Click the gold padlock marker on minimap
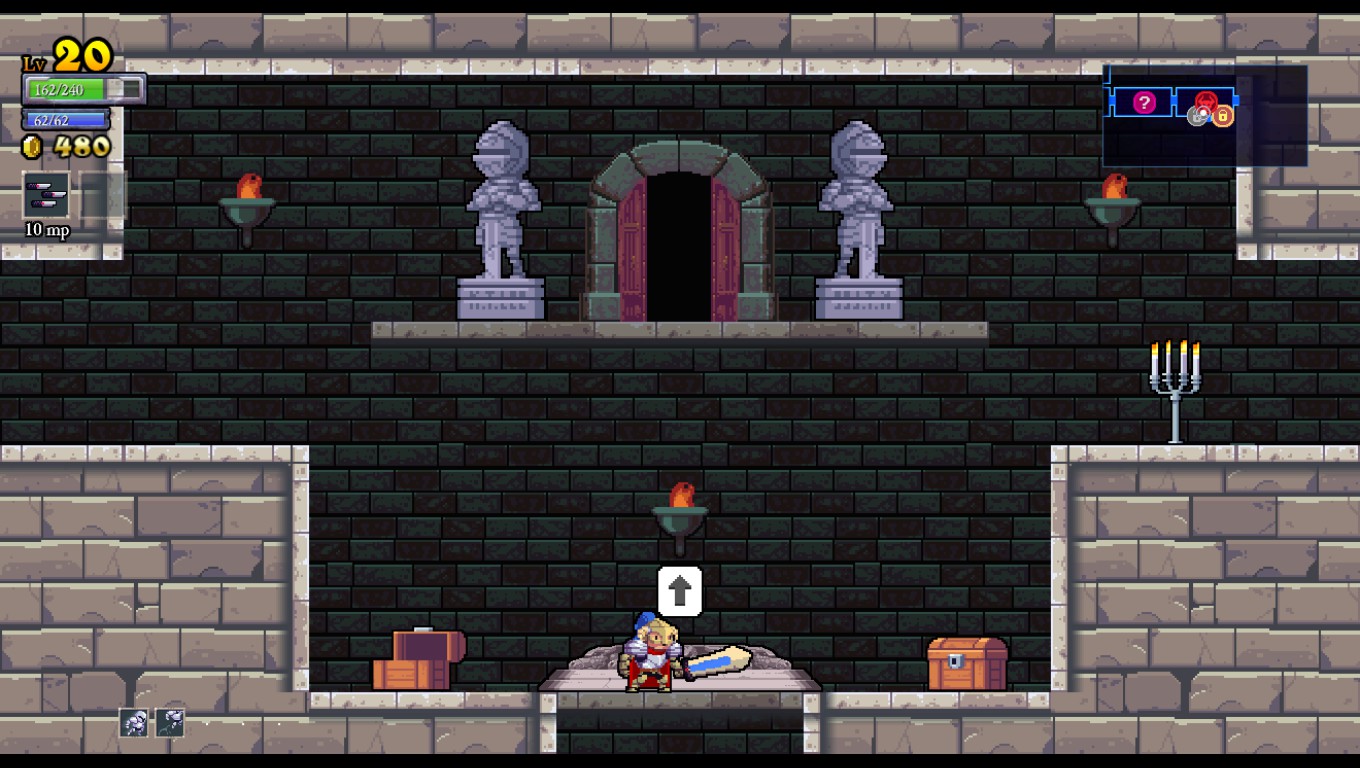The image size is (1360, 768). [1223, 117]
